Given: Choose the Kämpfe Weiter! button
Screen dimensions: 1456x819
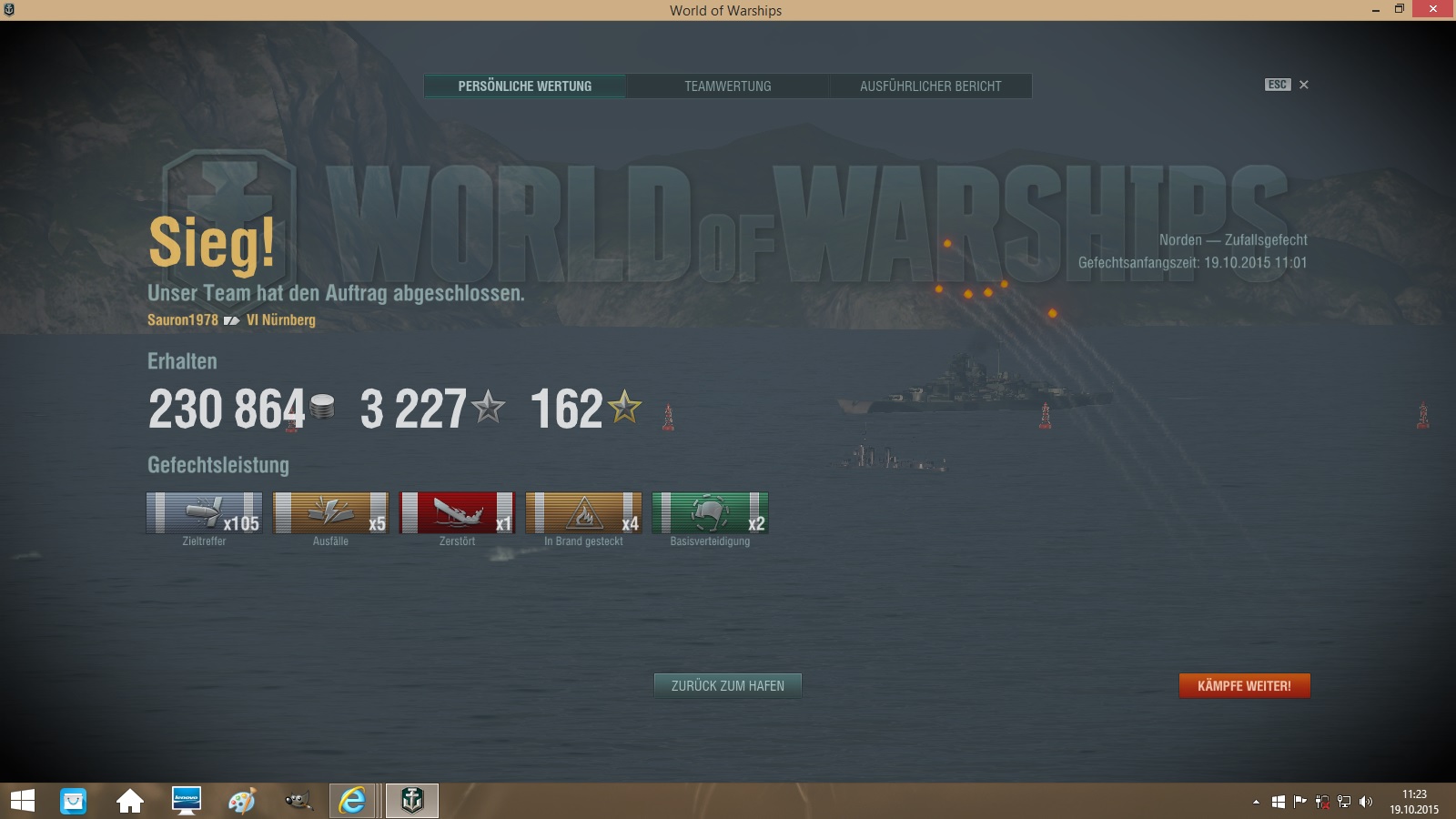Looking at the screenshot, I should click(x=1244, y=685).
